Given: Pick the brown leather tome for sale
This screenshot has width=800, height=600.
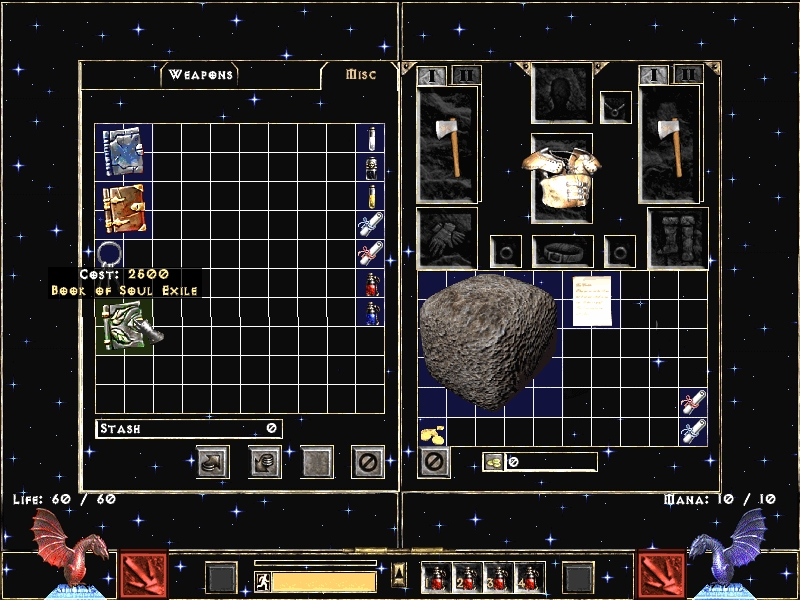Looking at the screenshot, I should pos(124,209).
